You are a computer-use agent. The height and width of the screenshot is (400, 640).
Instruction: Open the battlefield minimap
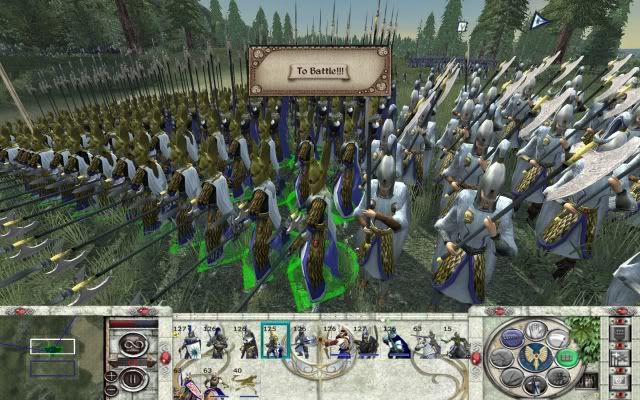pyautogui.click(x=52, y=352)
